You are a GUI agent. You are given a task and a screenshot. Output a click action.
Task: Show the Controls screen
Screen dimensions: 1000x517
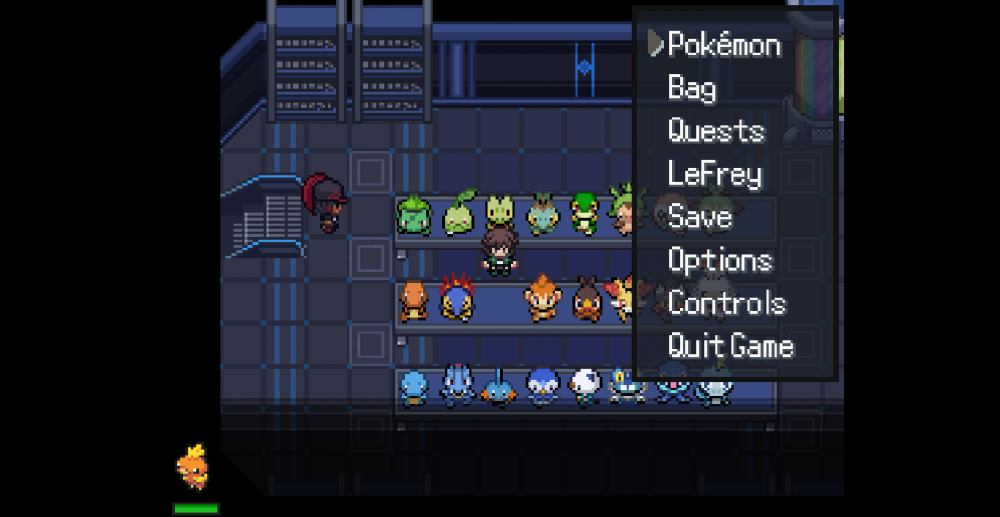(x=727, y=303)
